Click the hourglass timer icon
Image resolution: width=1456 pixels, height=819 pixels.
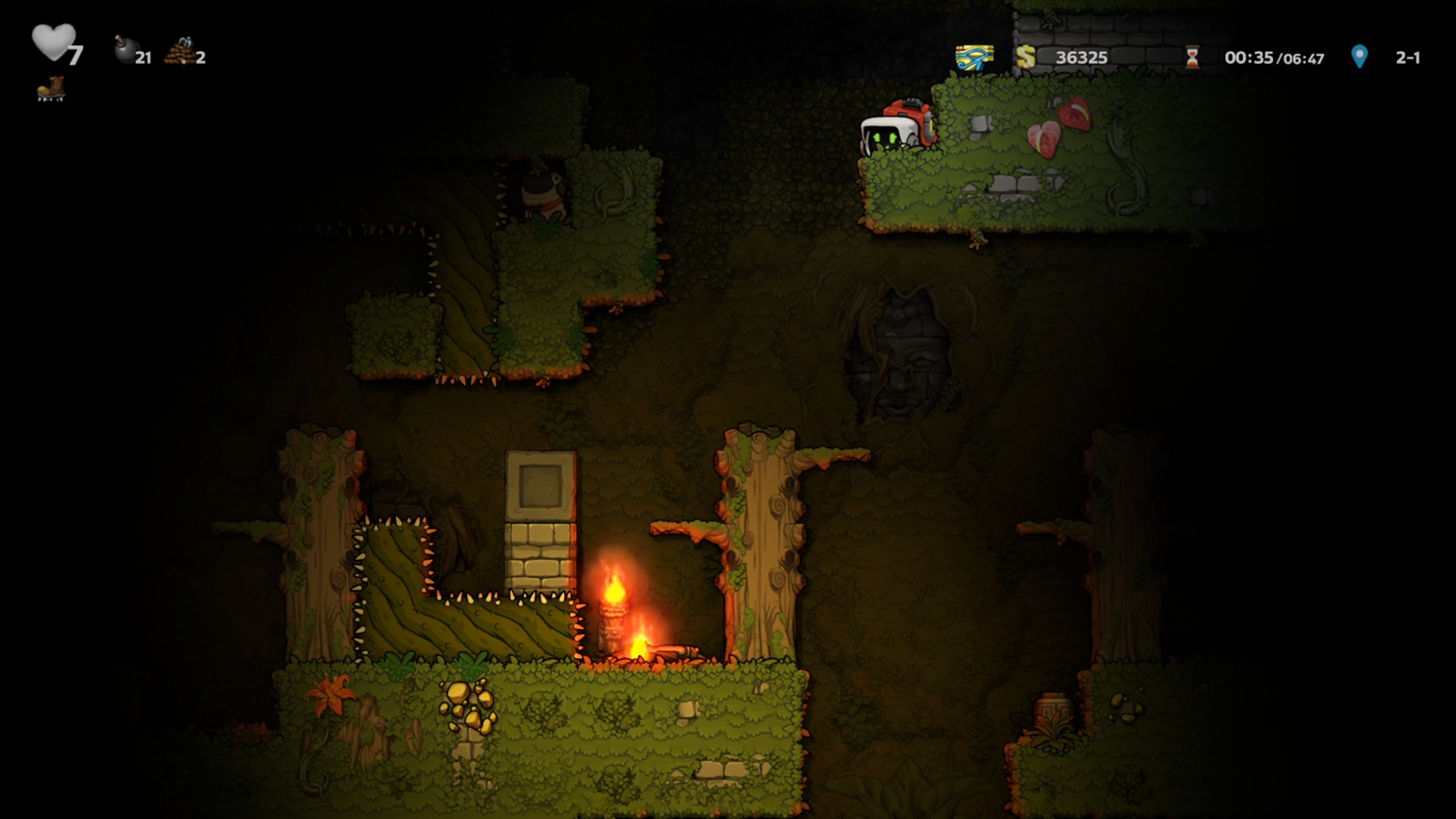point(1192,57)
